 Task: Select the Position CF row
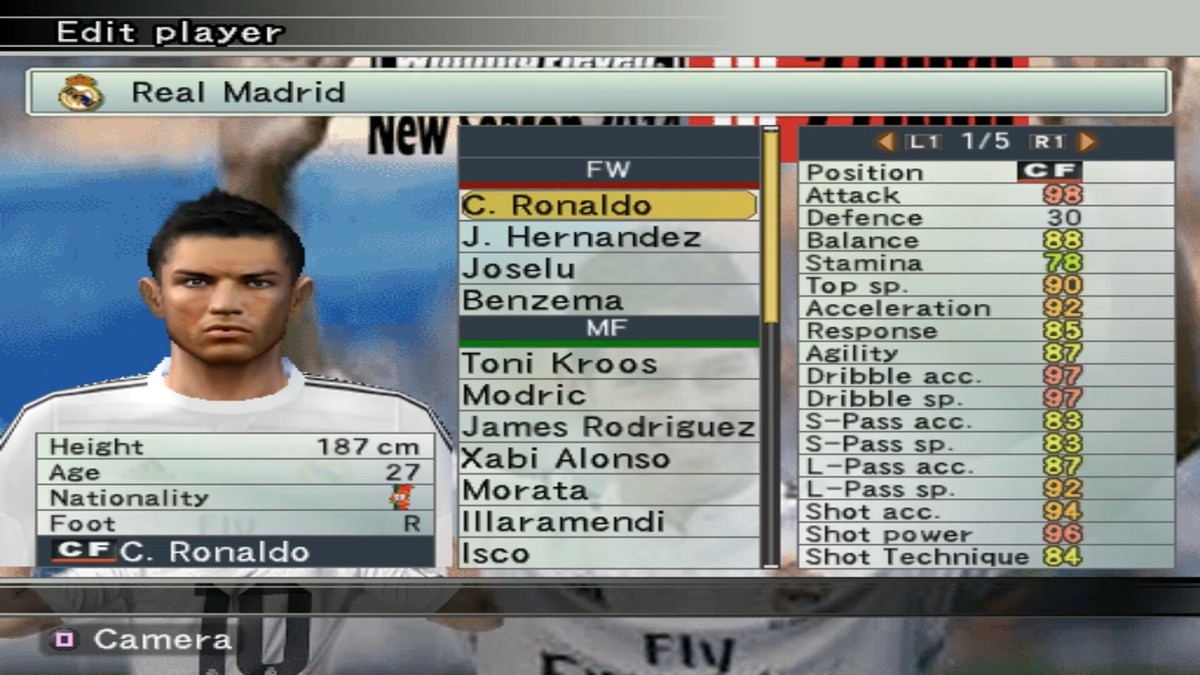click(985, 172)
